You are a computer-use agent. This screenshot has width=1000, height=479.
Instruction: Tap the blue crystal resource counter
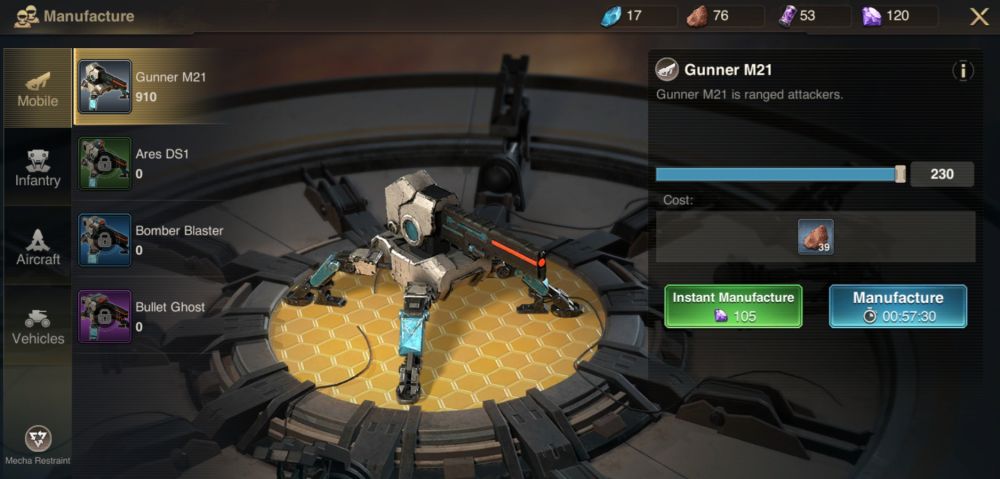625,16
